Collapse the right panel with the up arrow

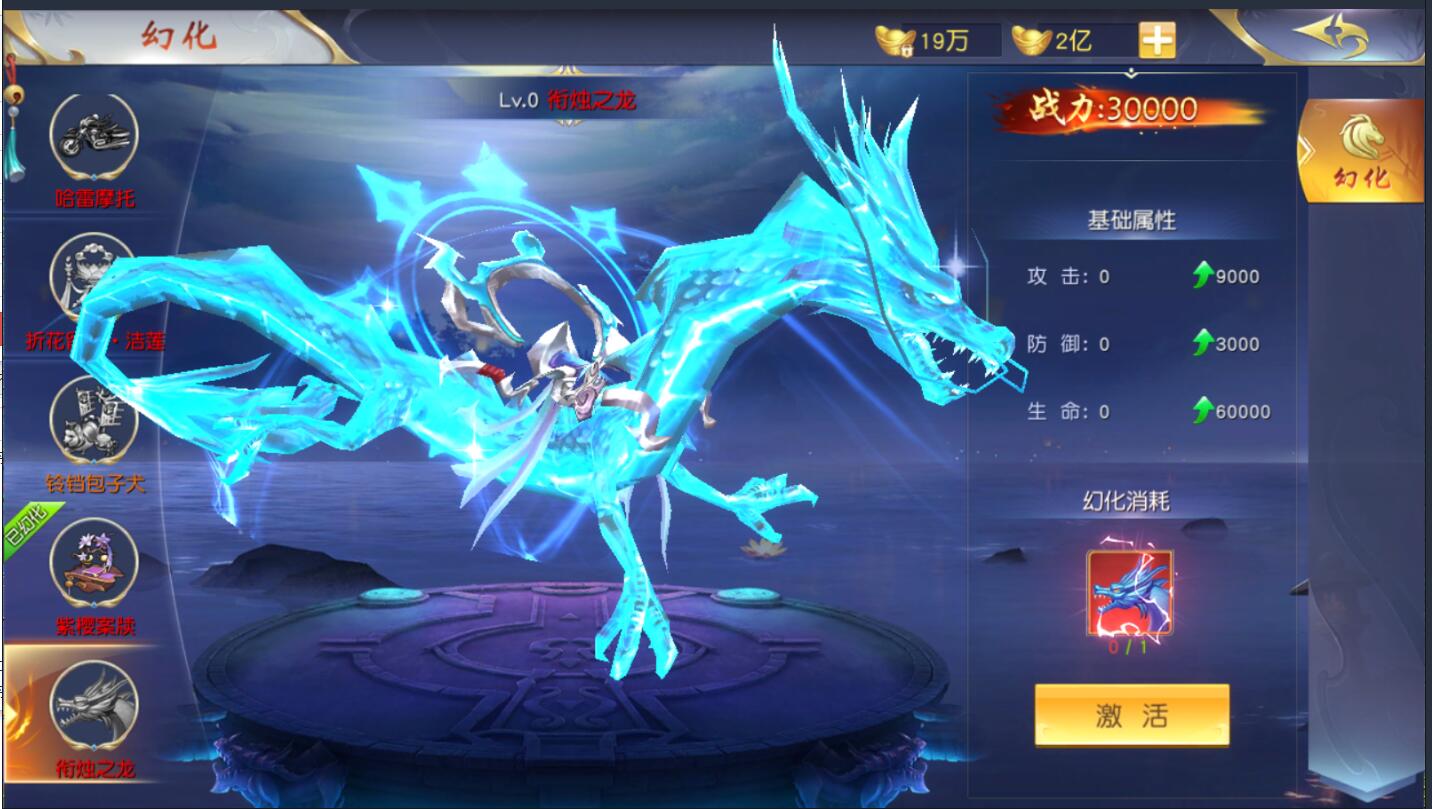coord(1131,72)
